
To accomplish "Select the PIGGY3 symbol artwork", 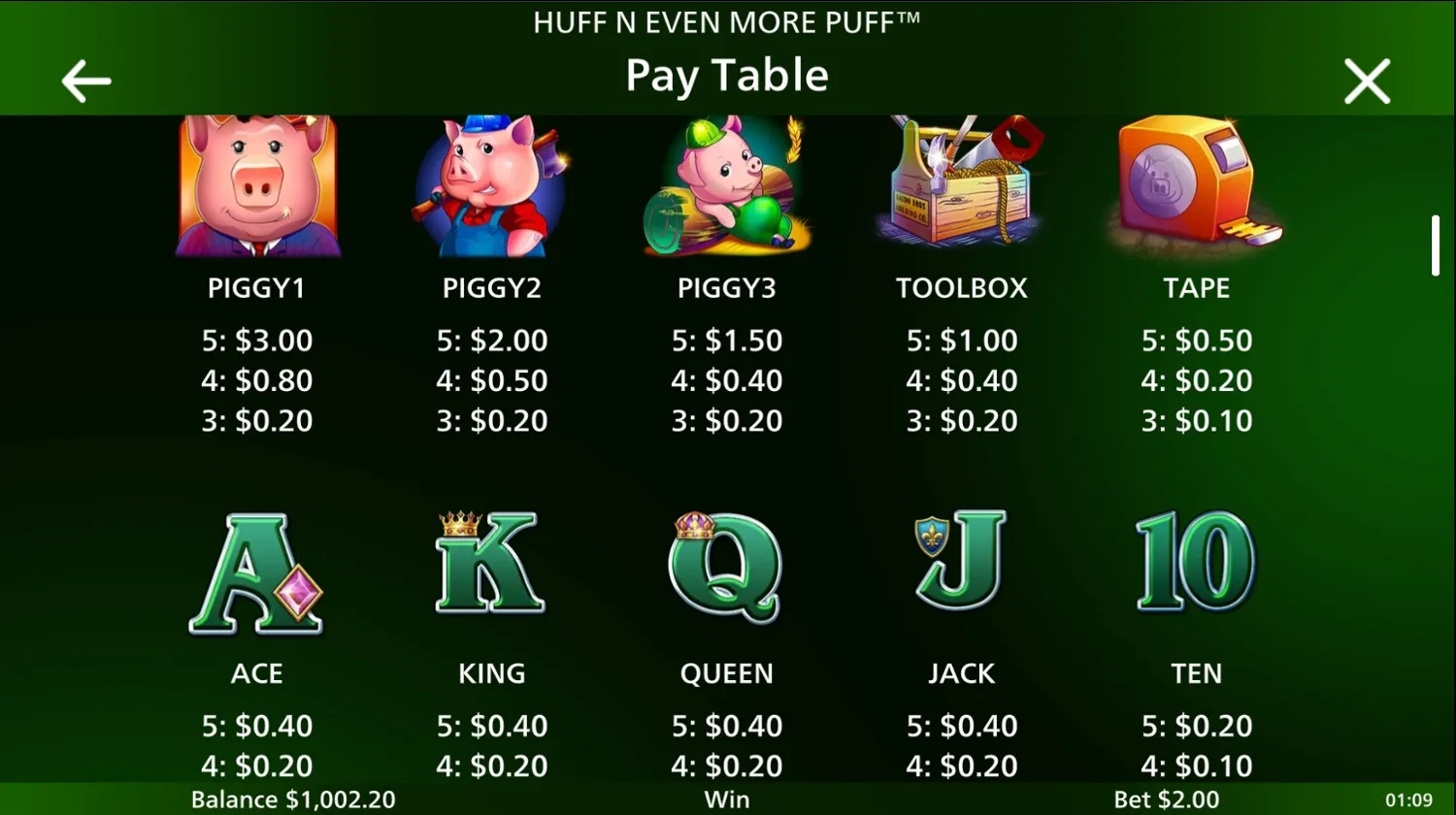I will [x=727, y=186].
